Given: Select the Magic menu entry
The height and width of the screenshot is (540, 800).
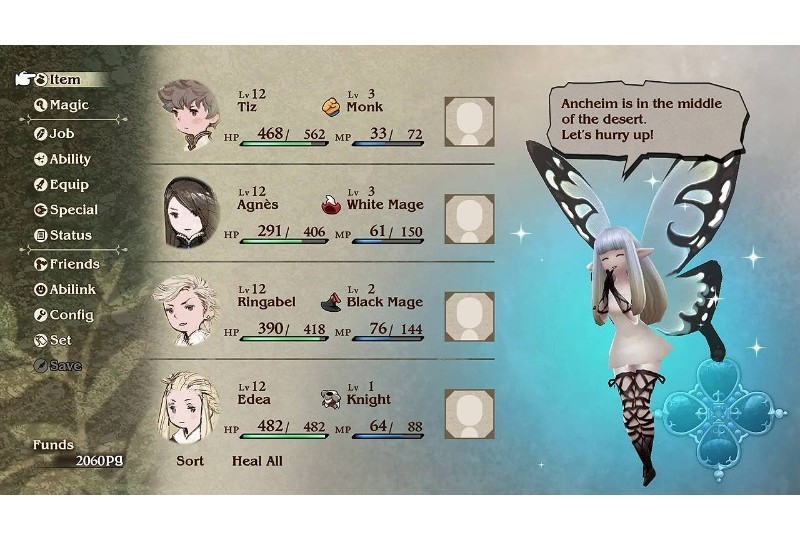Looking at the screenshot, I should [x=68, y=105].
